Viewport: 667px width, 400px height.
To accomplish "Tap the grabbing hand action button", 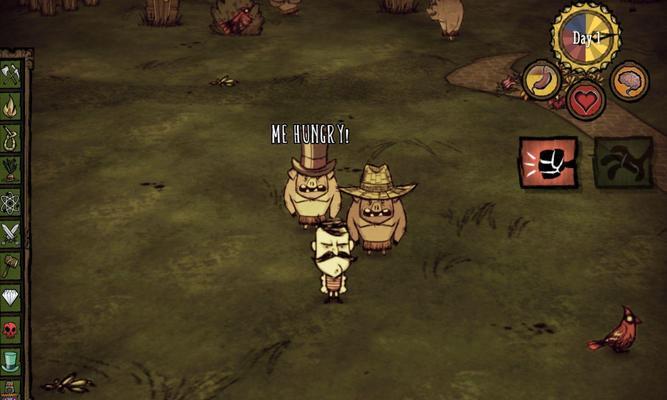I will (x=623, y=162).
